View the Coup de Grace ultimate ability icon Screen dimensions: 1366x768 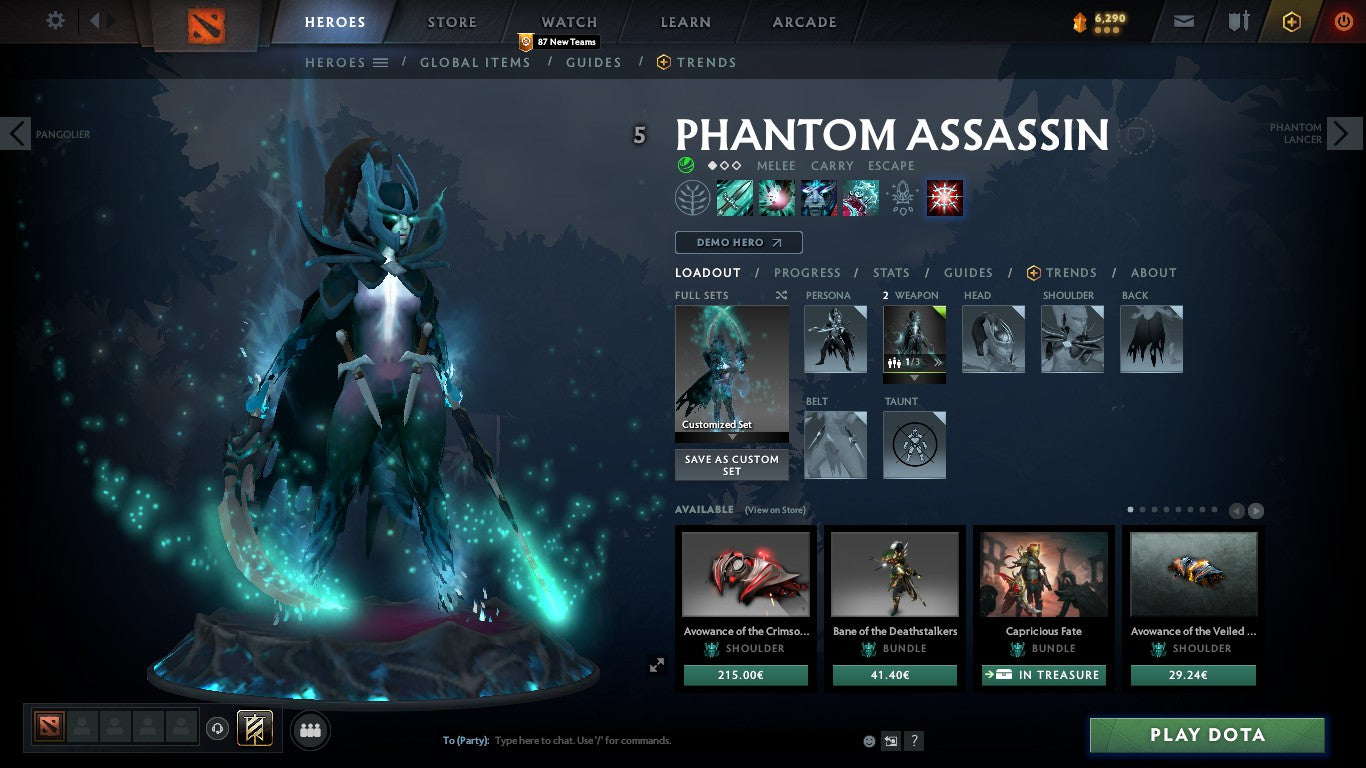pos(944,197)
